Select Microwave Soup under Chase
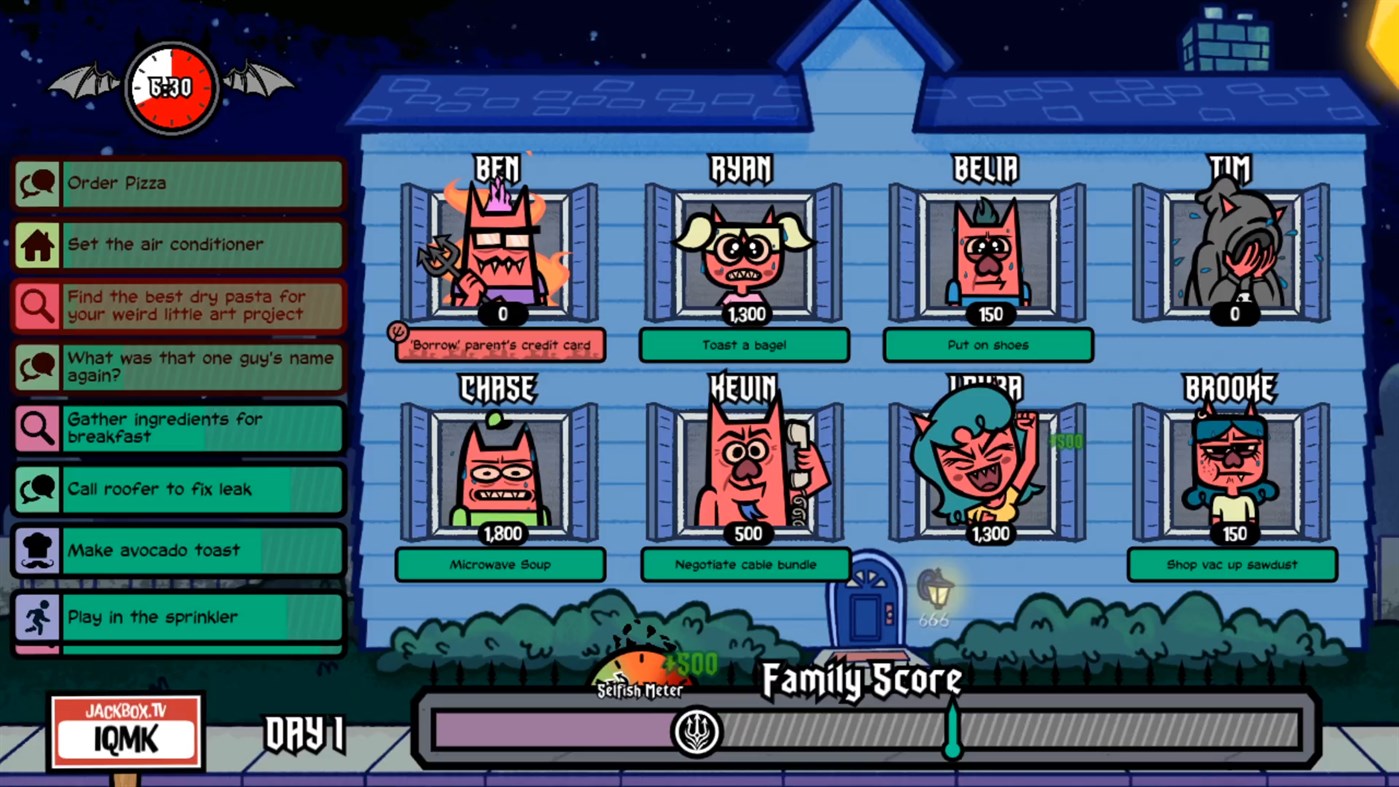 coord(500,565)
